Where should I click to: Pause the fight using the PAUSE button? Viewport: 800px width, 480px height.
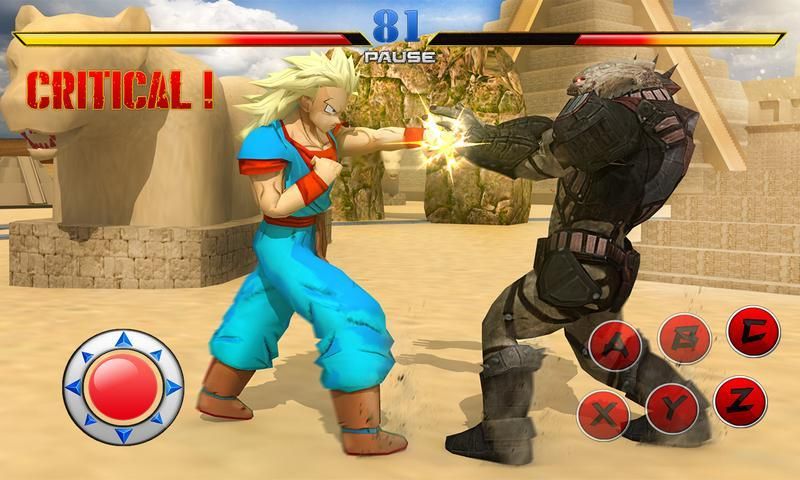399,57
